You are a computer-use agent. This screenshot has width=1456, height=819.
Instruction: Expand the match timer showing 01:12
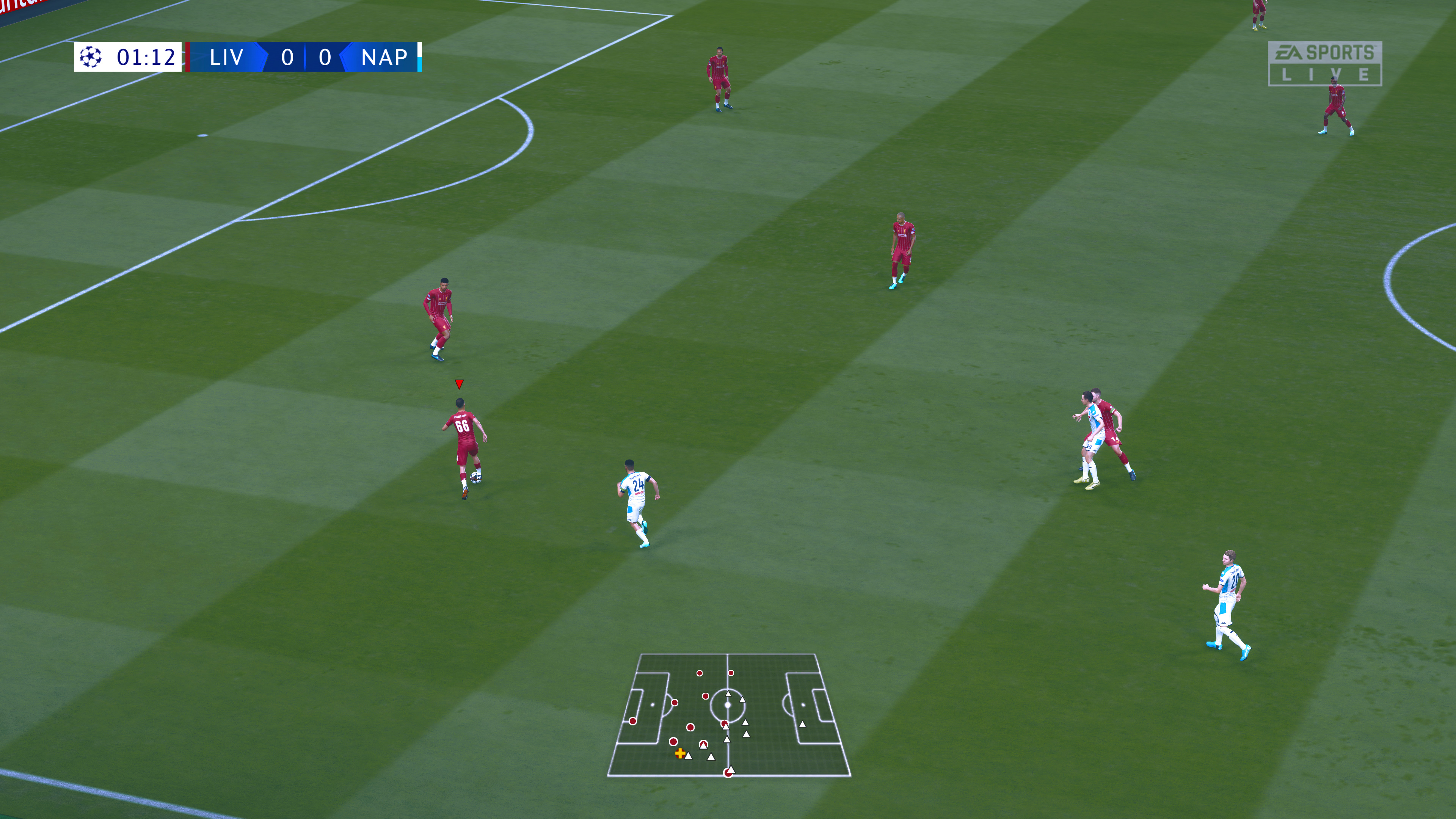146,57
